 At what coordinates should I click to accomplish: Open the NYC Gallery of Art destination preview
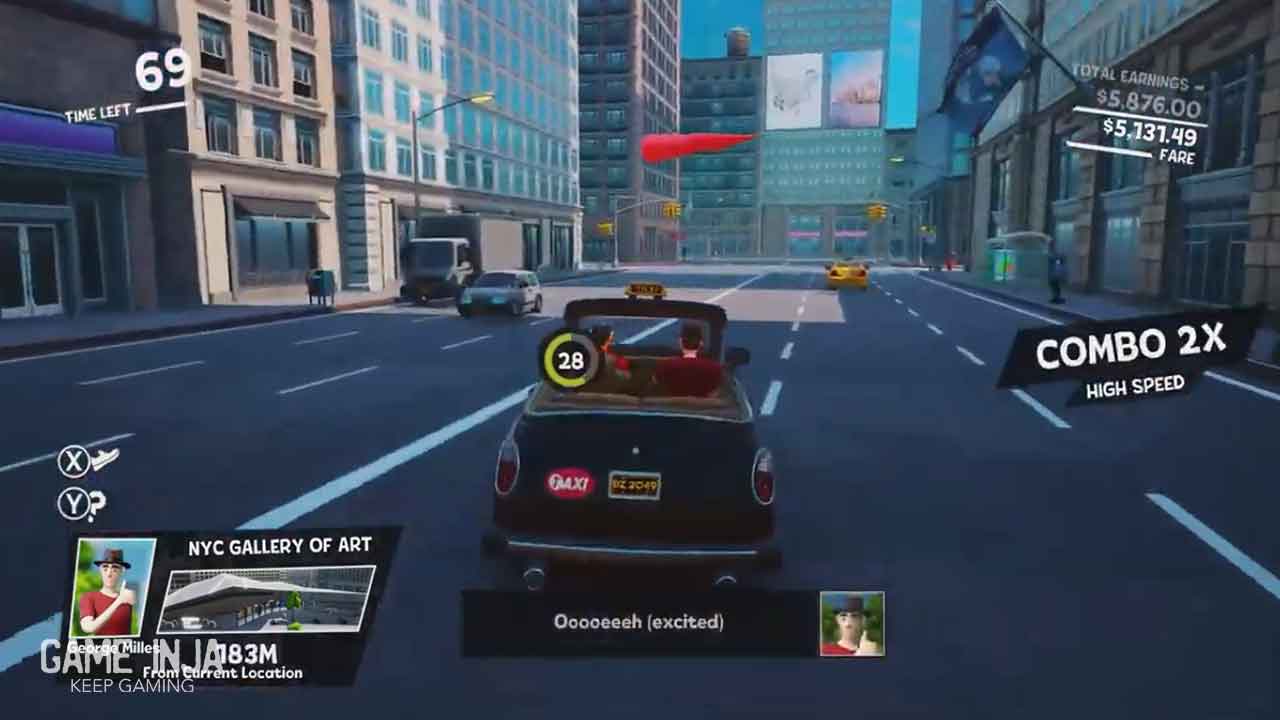pyautogui.click(x=266, y=599)
